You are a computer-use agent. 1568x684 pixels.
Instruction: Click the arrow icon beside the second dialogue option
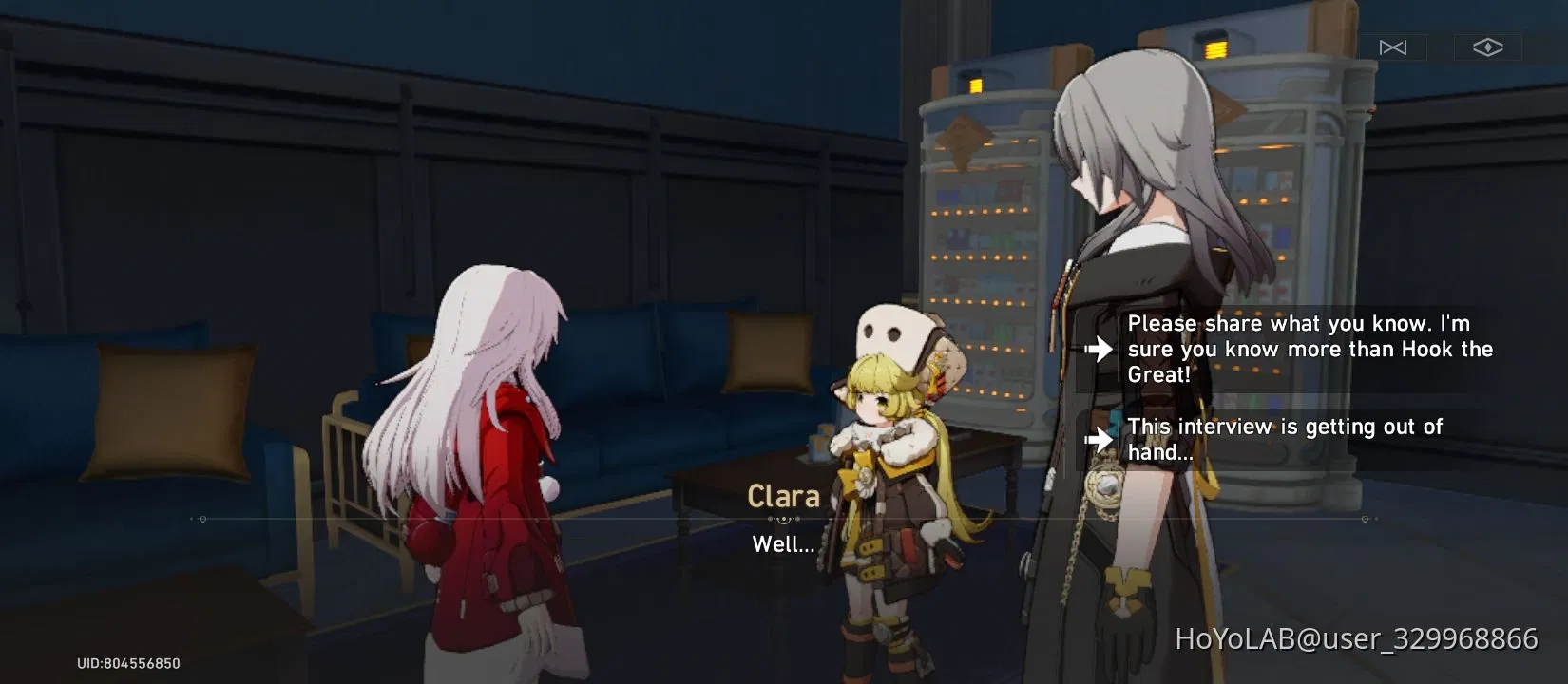point(1100,438)
